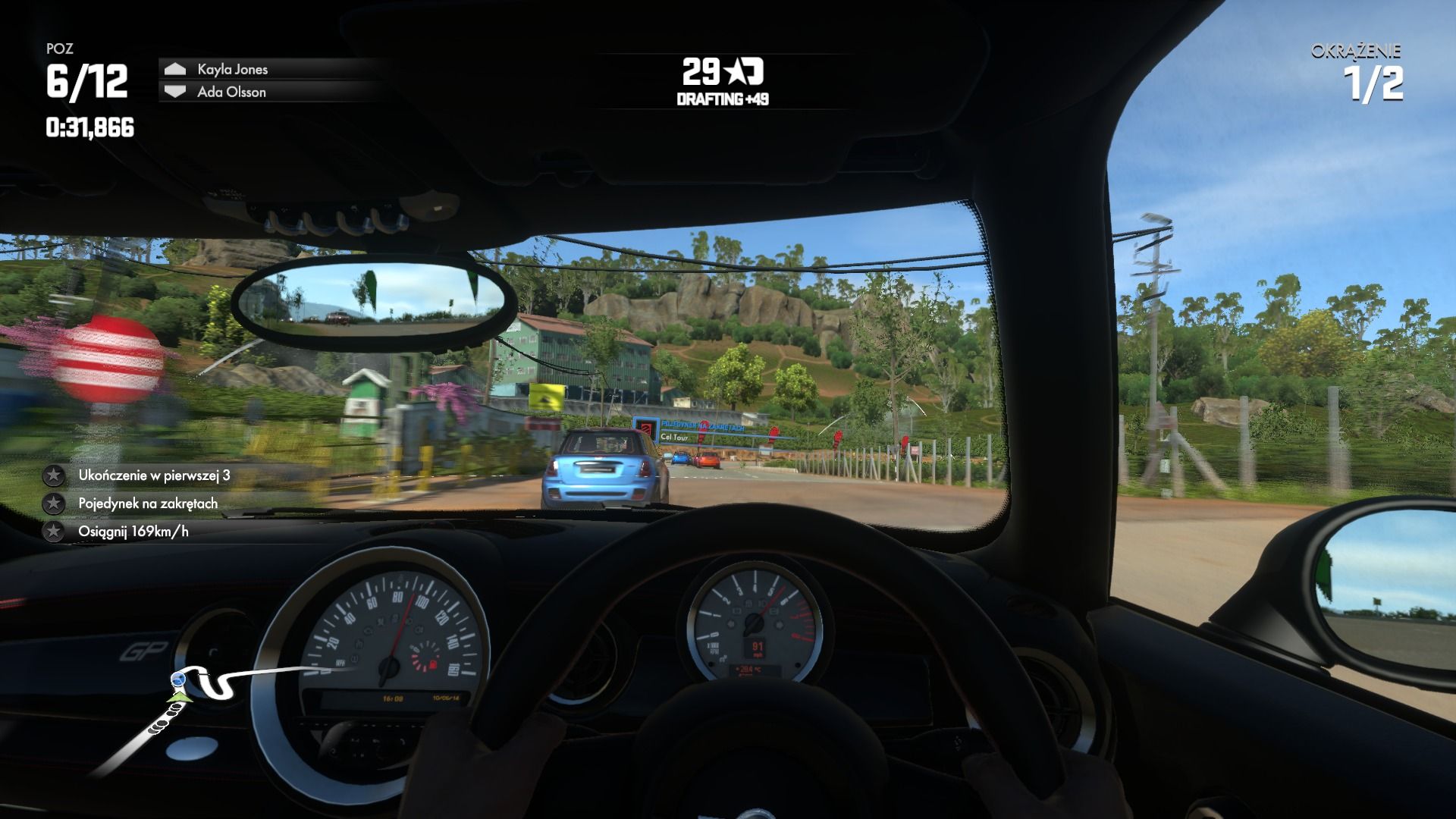This screenshot has height=819, width=1456.
Task: Select the Ukończenie w pierwszej 3 objective
Action: [x=154, y=475]
